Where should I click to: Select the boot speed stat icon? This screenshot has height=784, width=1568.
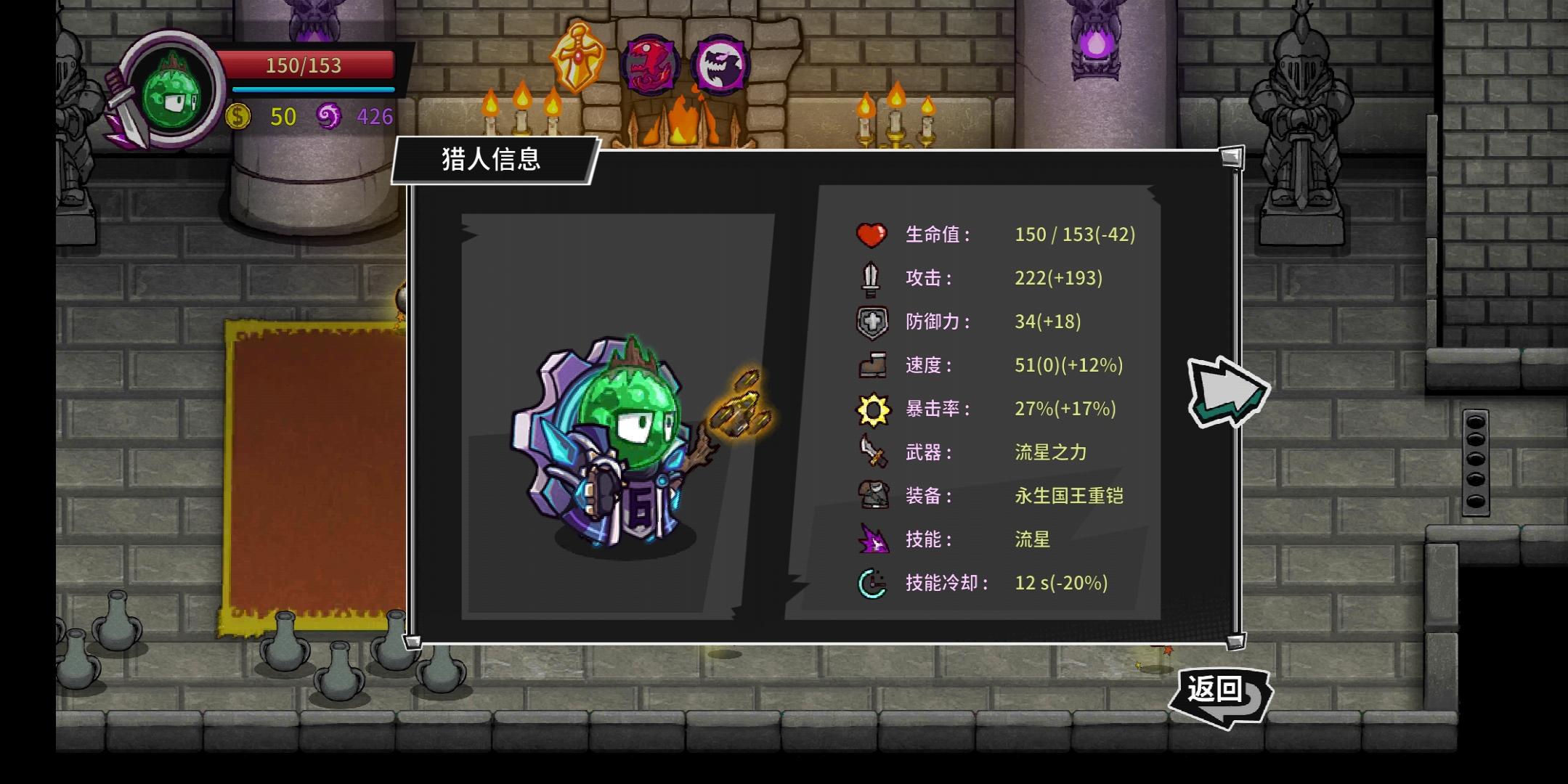[x=874, y=365]
